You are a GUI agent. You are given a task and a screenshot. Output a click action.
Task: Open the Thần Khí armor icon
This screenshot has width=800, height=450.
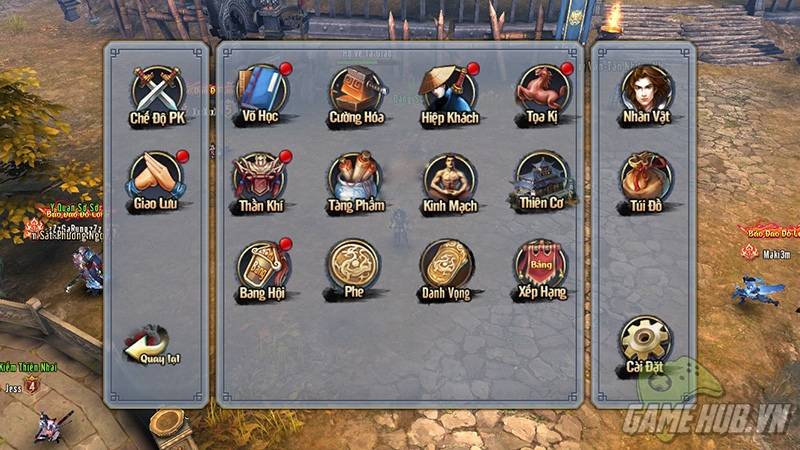[x=260, y=178]
